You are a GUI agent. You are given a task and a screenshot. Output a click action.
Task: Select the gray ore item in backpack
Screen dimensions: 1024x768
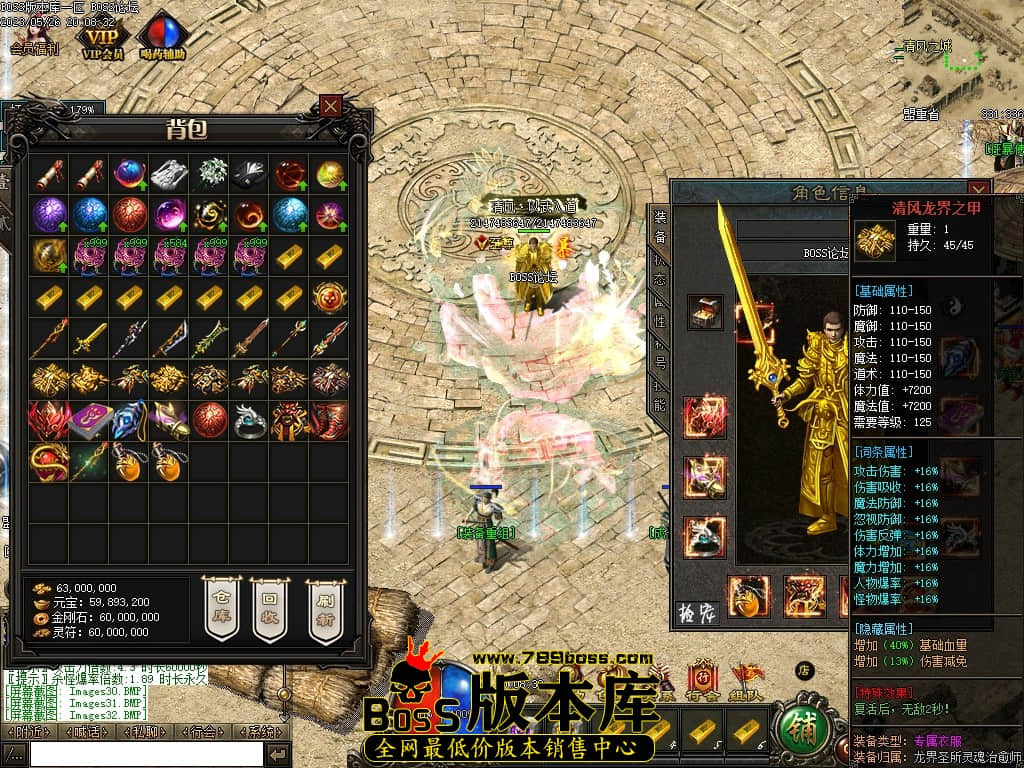tap(169, 174)
